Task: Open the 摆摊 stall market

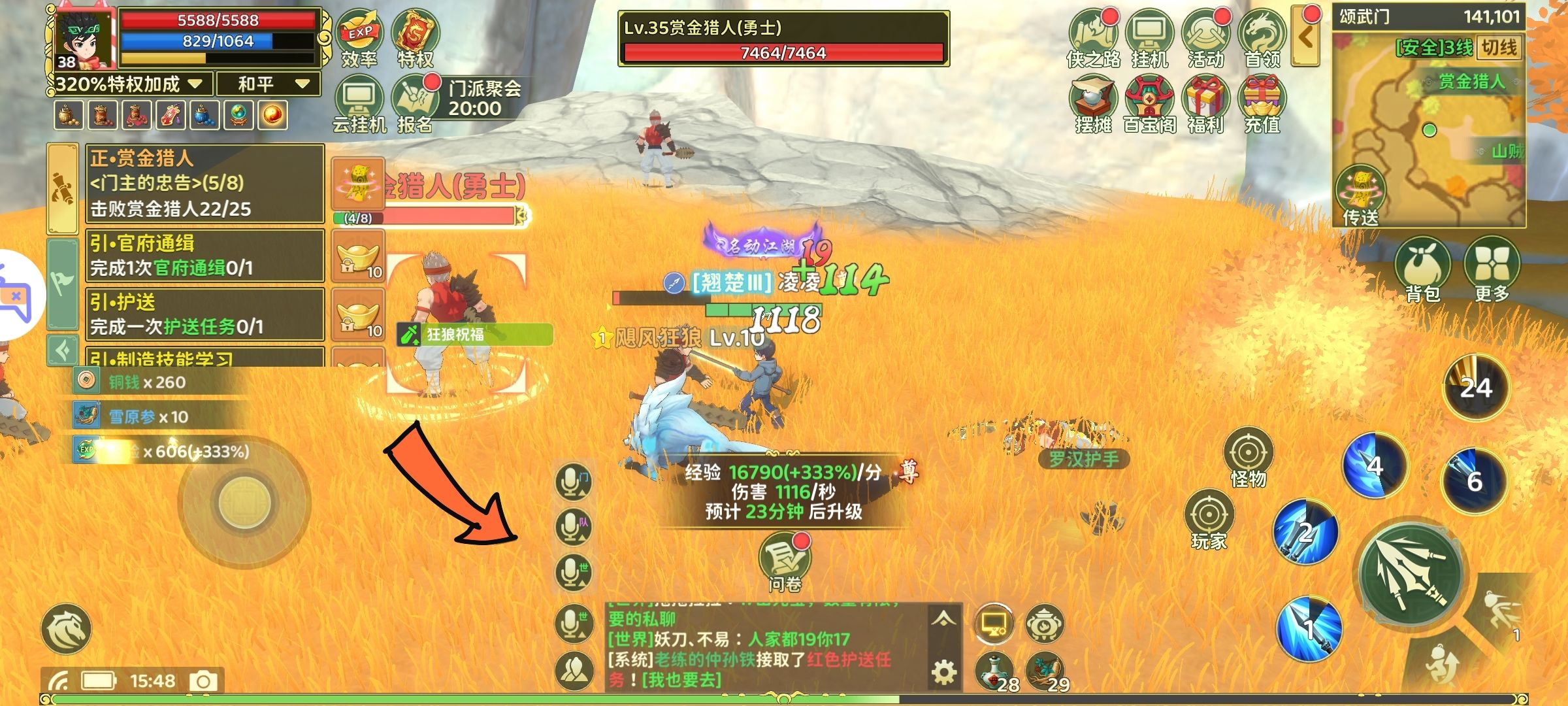Action: coord(1093,103)
